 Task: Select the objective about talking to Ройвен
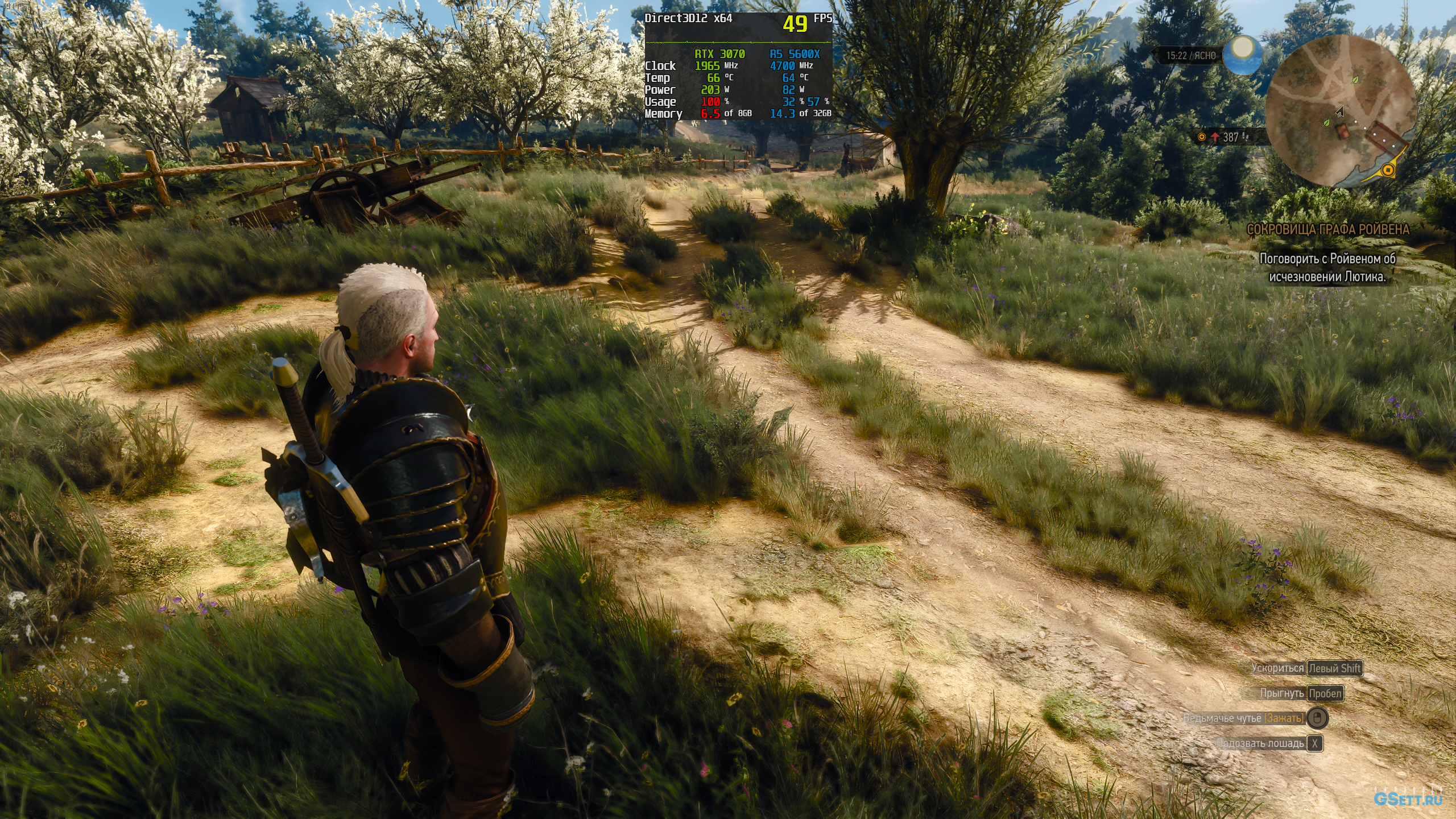[1327, 267]
